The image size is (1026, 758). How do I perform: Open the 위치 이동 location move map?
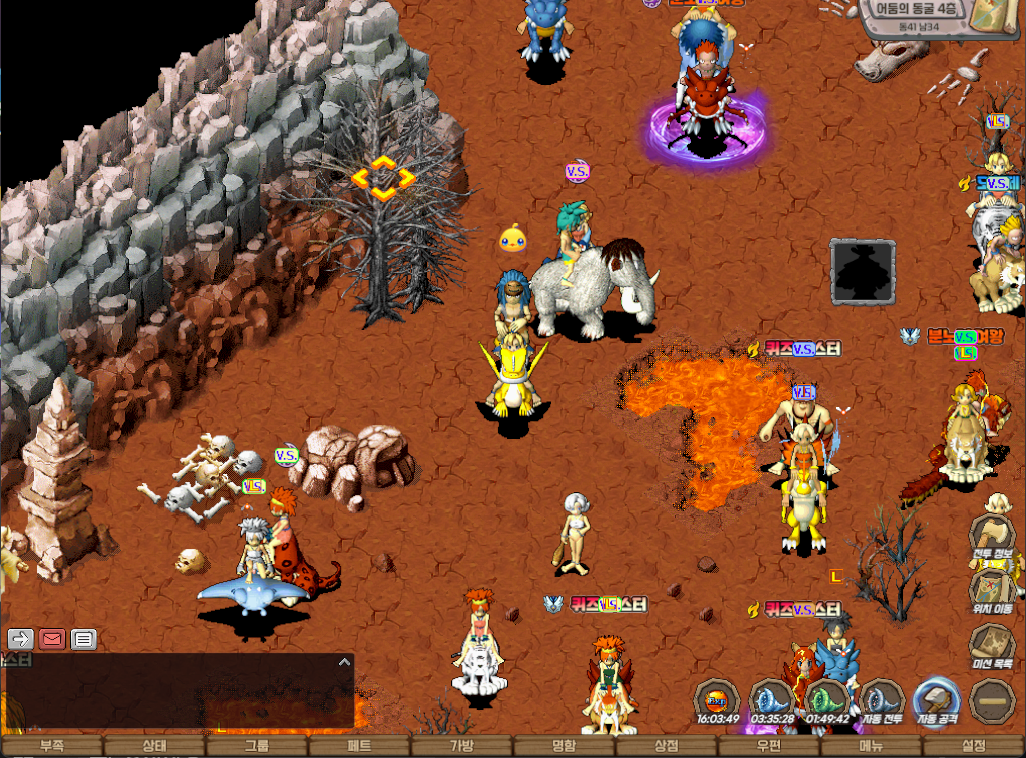(993, 589)
